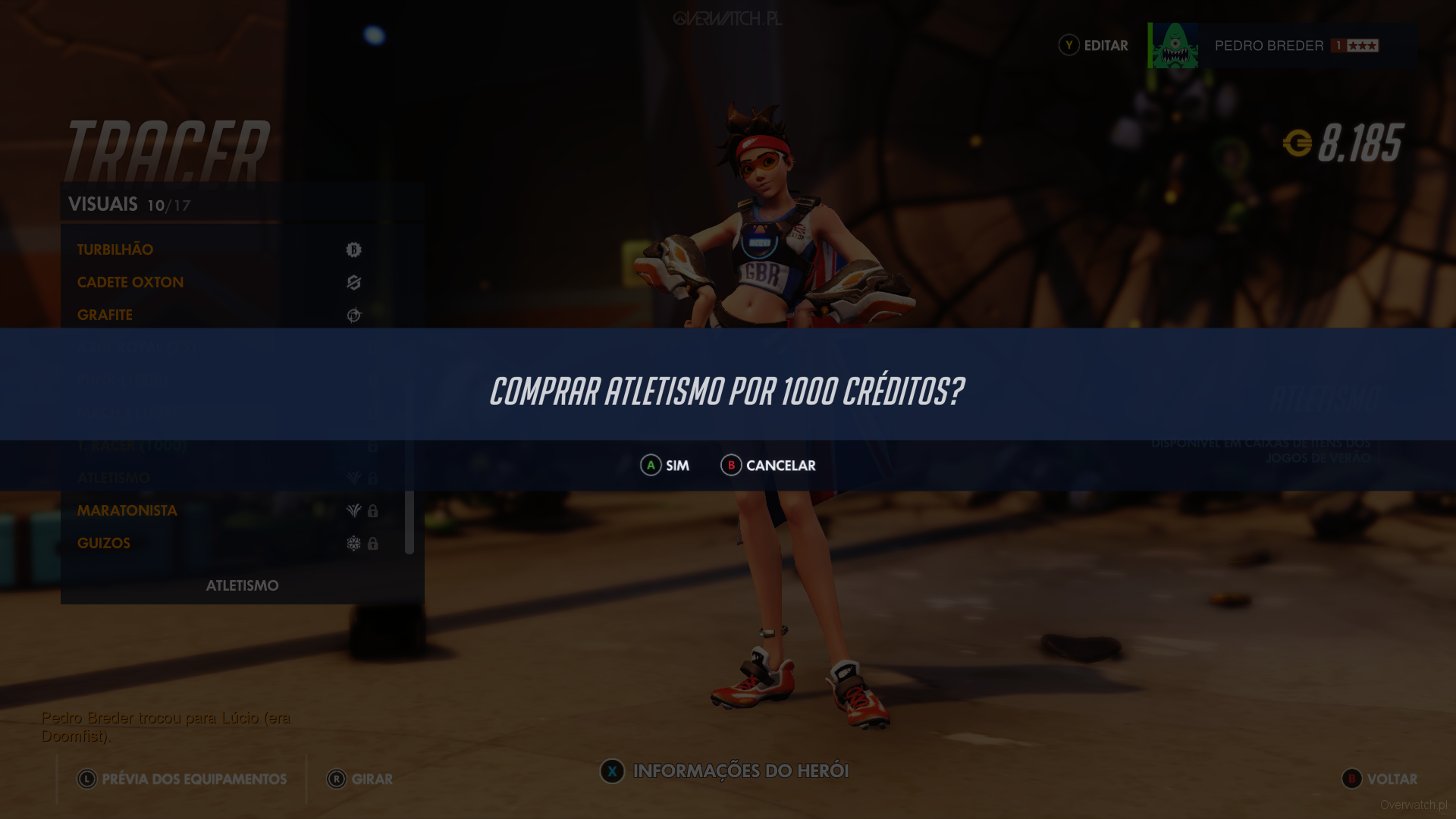Open Pedro Breder's player profile
Image resolution: width=1456 pixels, height=819 pixels.
[1269, 45]
